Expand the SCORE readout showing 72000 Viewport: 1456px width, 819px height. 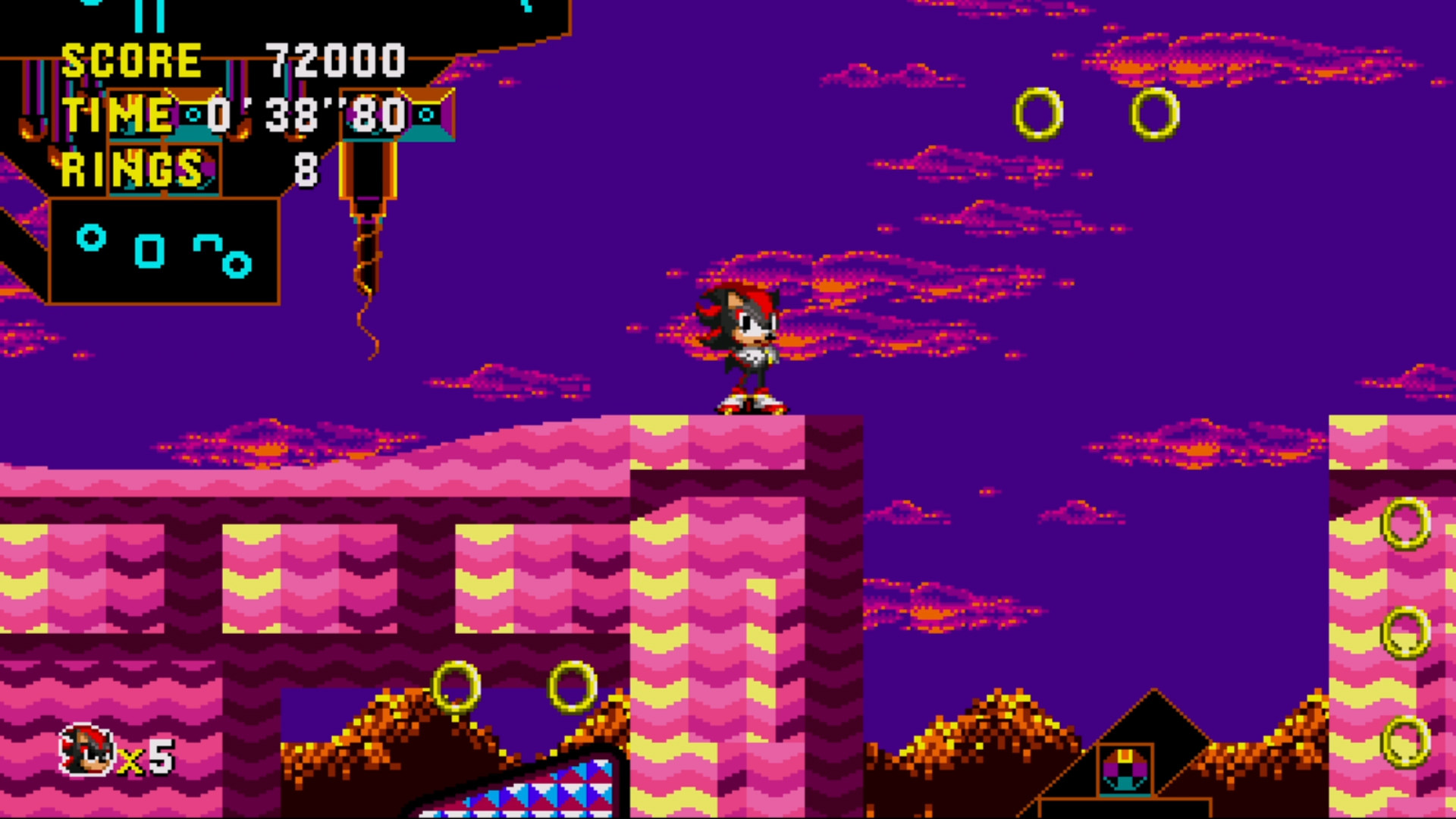(x=334, y=61)
